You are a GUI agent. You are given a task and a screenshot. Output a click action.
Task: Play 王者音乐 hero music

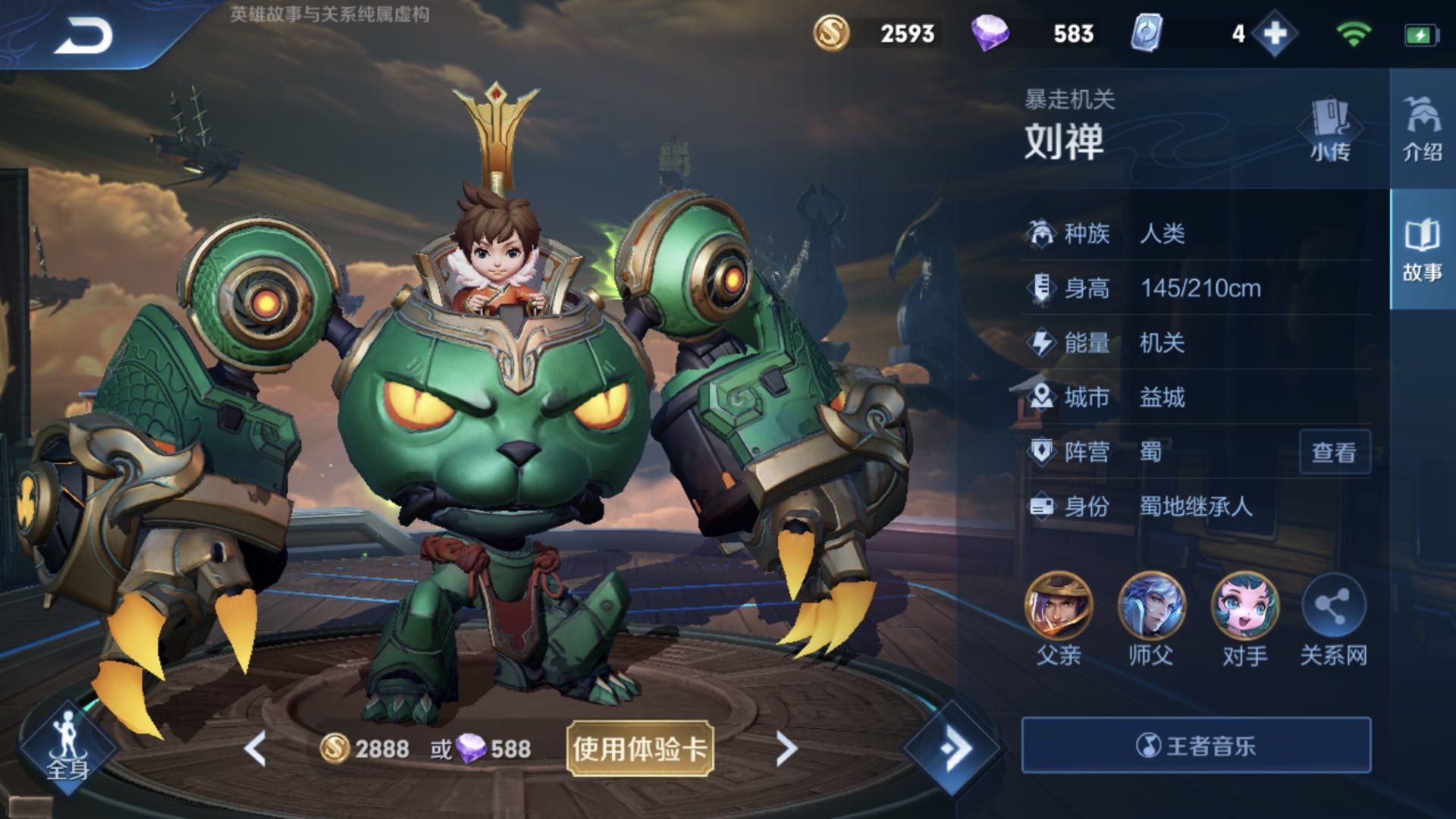[x=1196, y=745]
